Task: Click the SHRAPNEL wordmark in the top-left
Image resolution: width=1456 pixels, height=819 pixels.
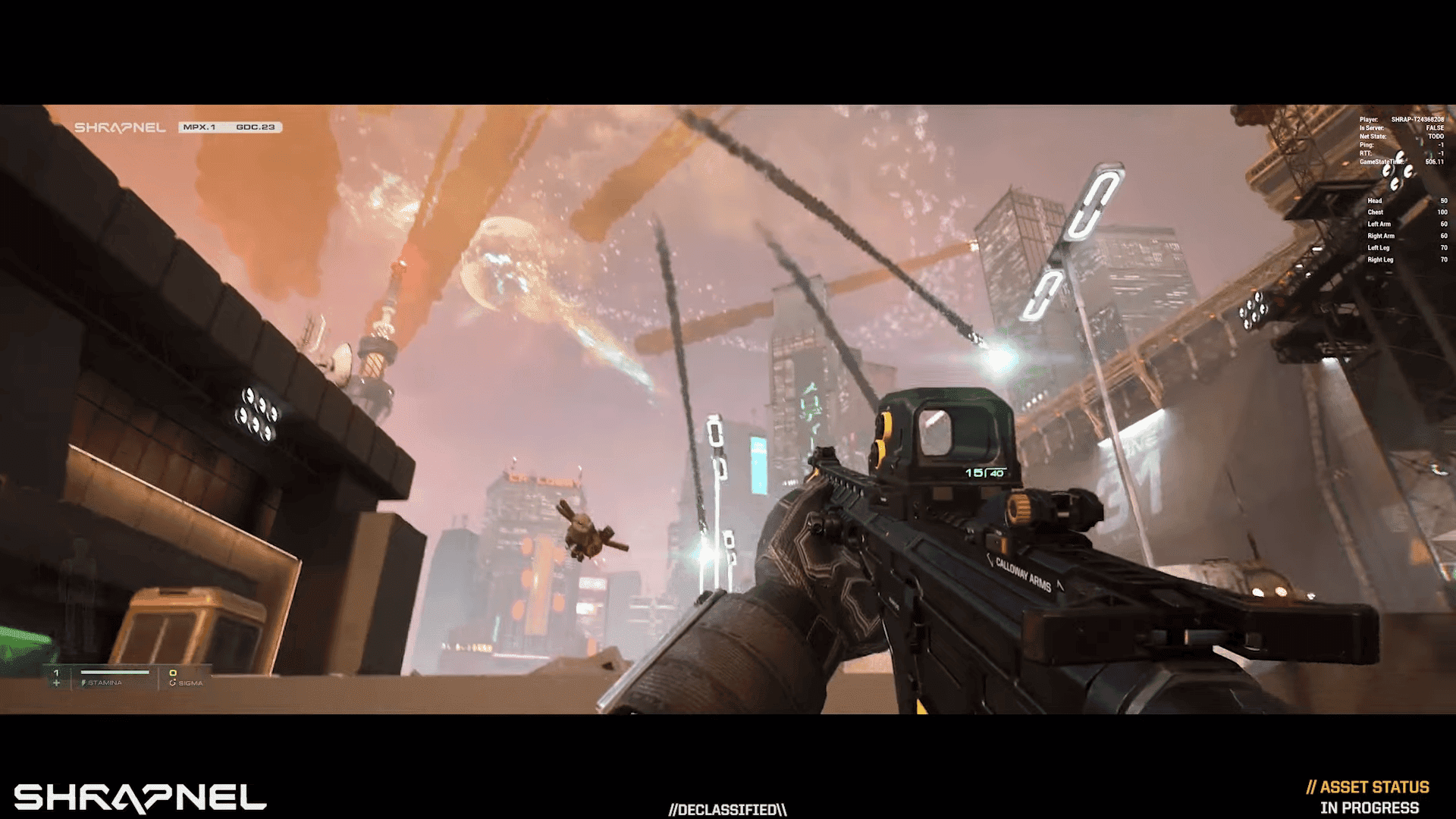Action: click(120, 127)
